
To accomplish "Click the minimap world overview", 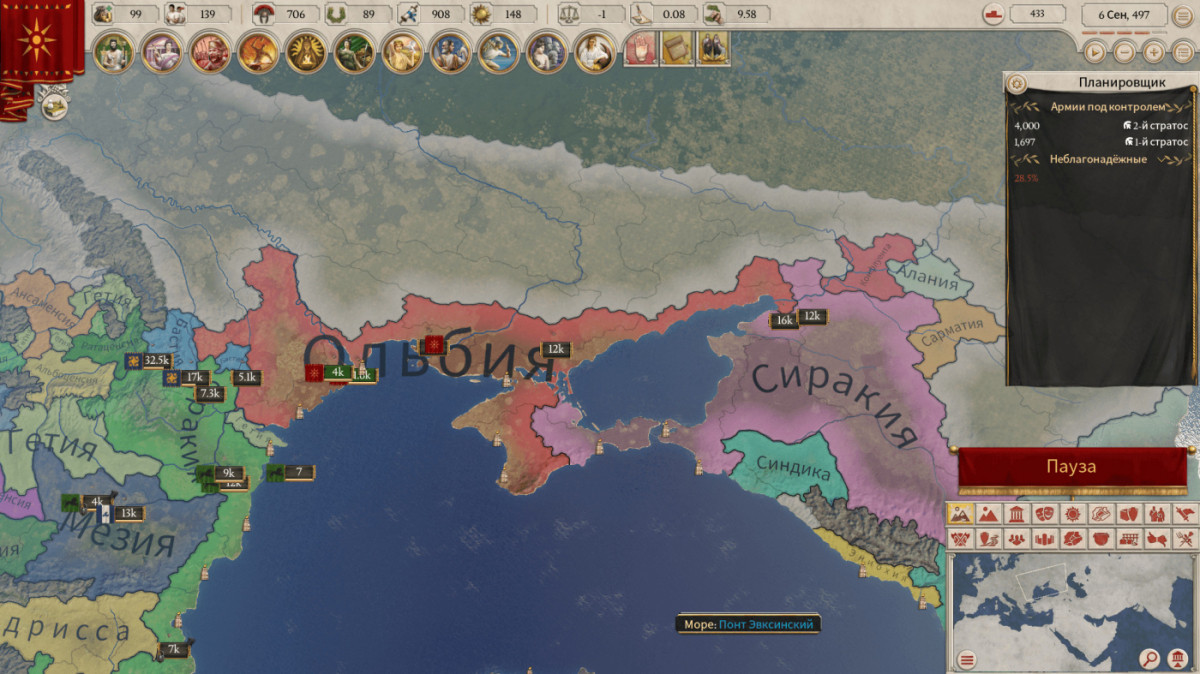I will [x=1070, y=600].
